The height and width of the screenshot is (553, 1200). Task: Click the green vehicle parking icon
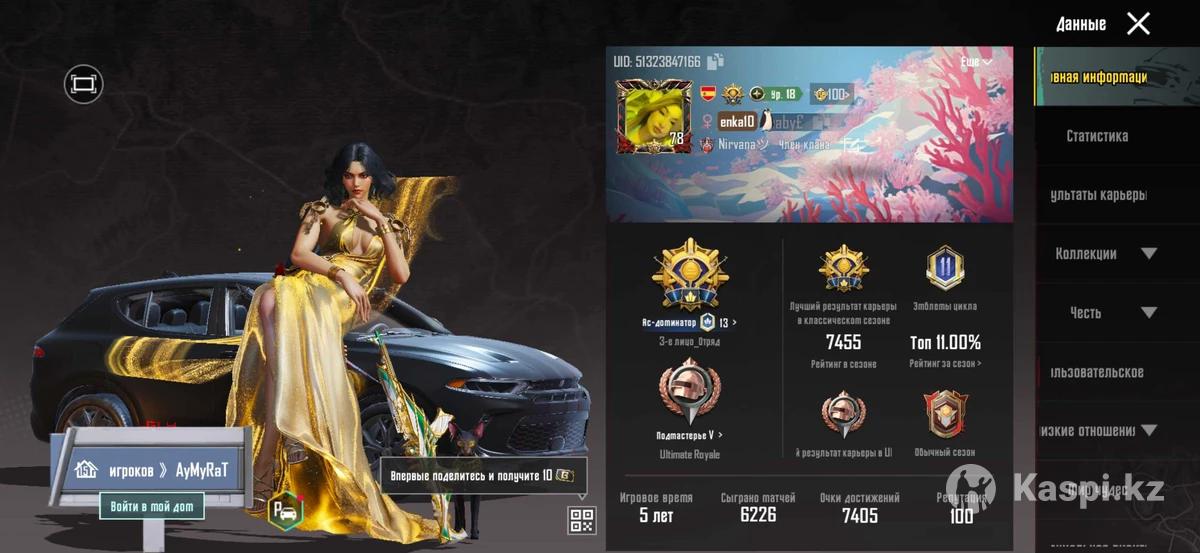click(285, 511)
